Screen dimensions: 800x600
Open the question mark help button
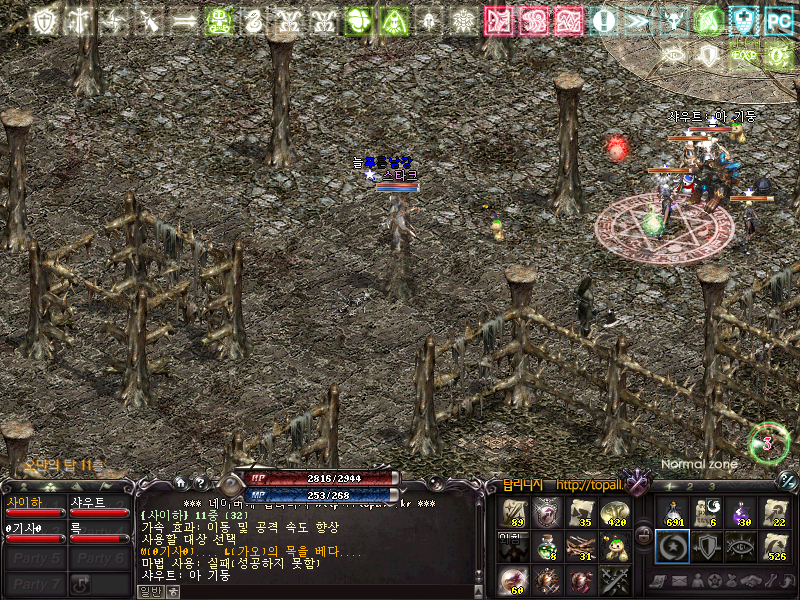[199, 481]
